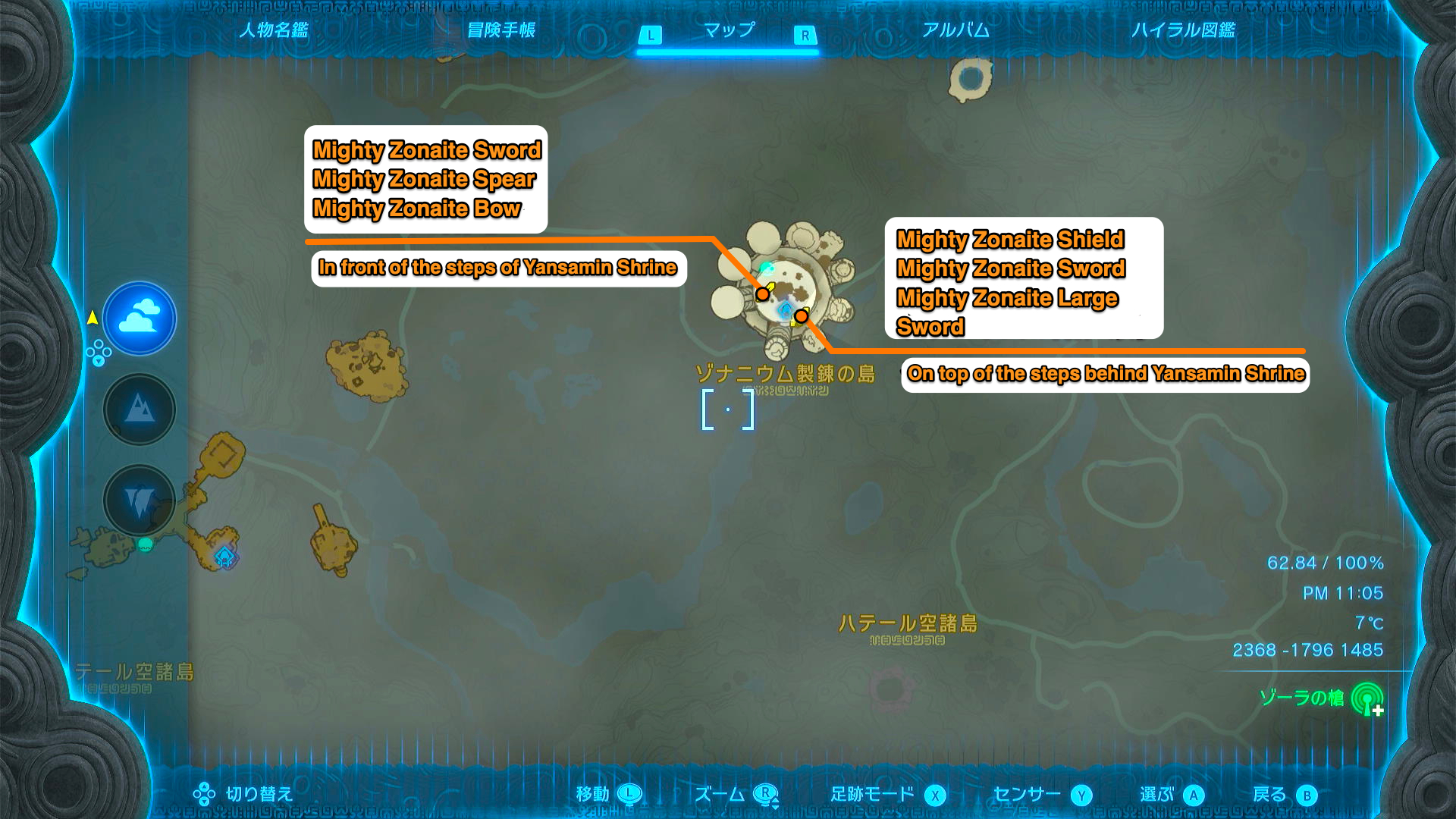Switch to the surface map mountain icon
This screenshot has width=1456, height=819.
click(139, 409)
